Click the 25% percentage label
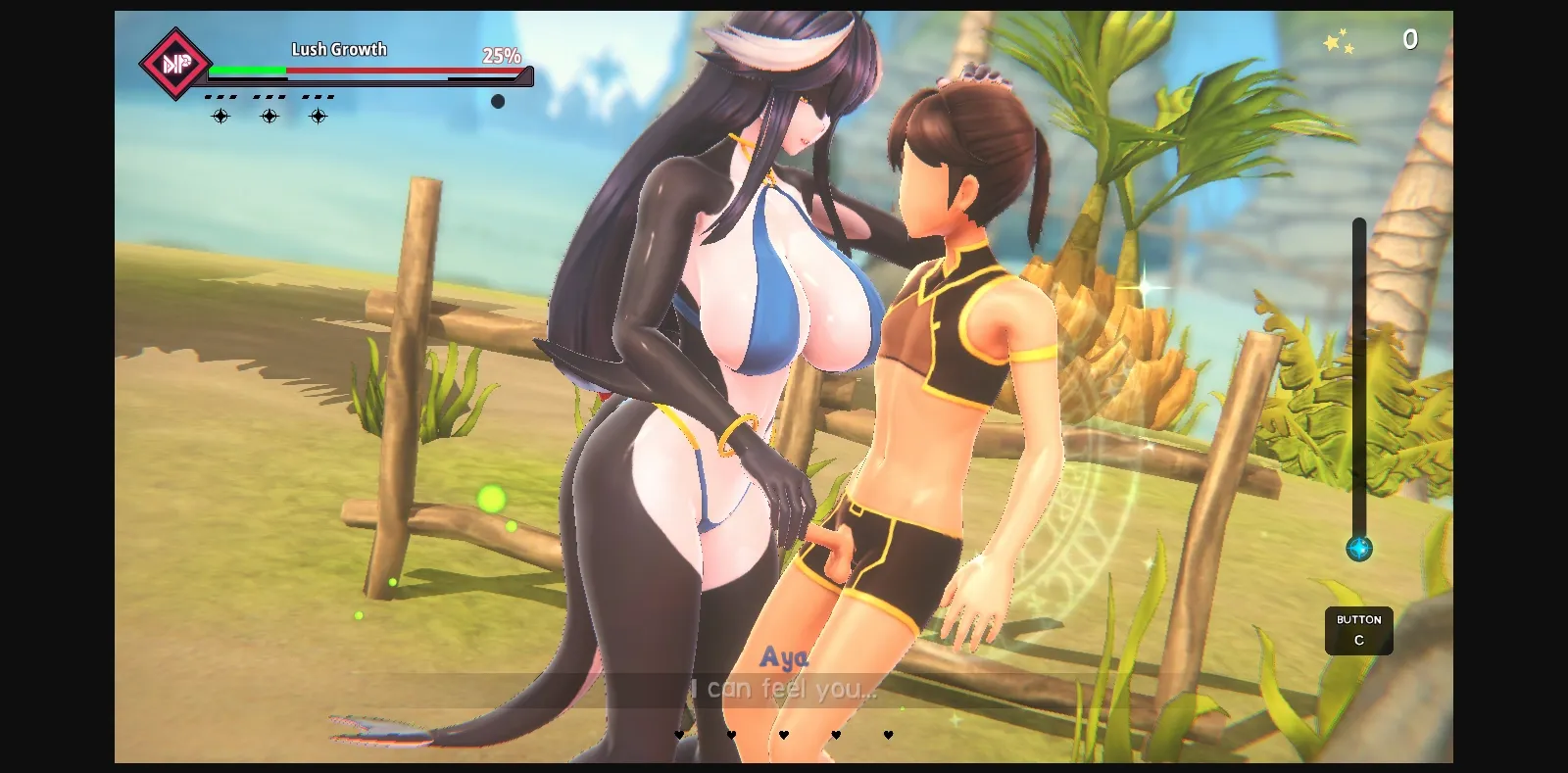The width and height of the screenshot is (1568, 773). [x=501, y=55]
